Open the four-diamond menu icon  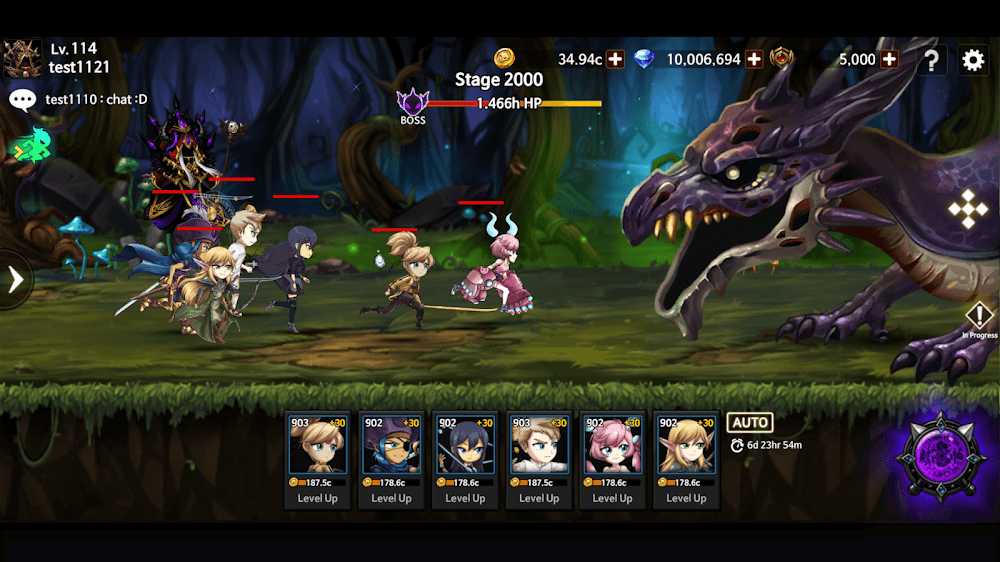(967, 209)
